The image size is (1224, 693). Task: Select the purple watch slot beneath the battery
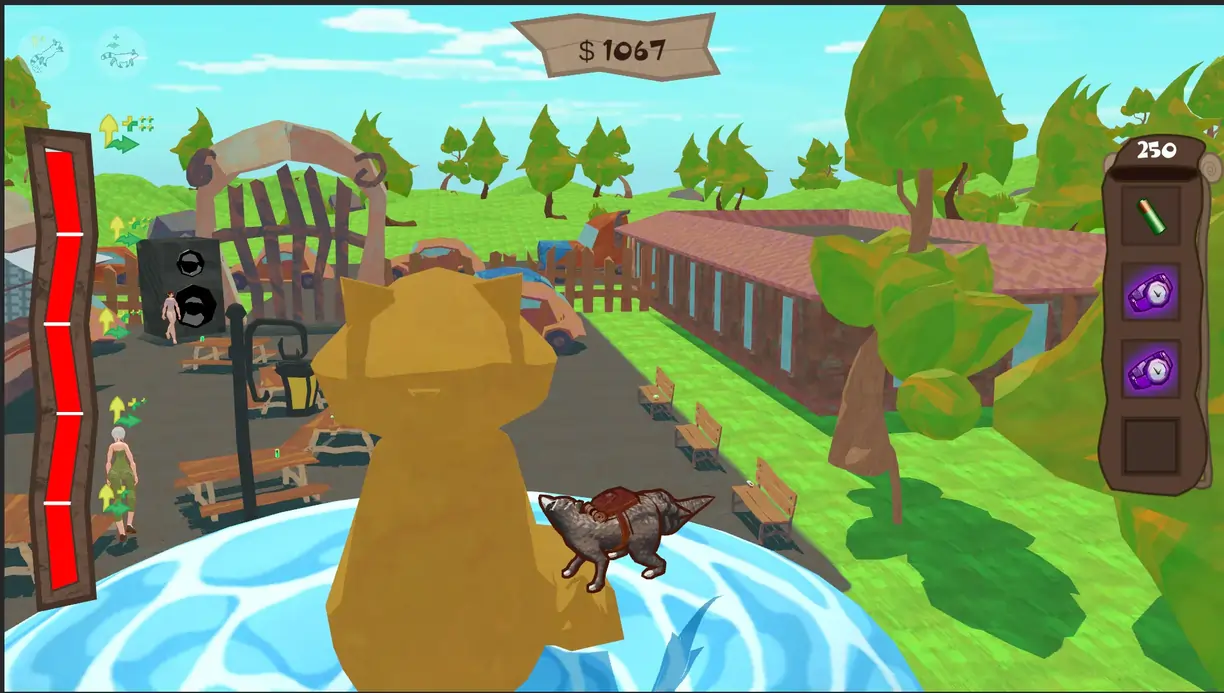[1150, 292]
